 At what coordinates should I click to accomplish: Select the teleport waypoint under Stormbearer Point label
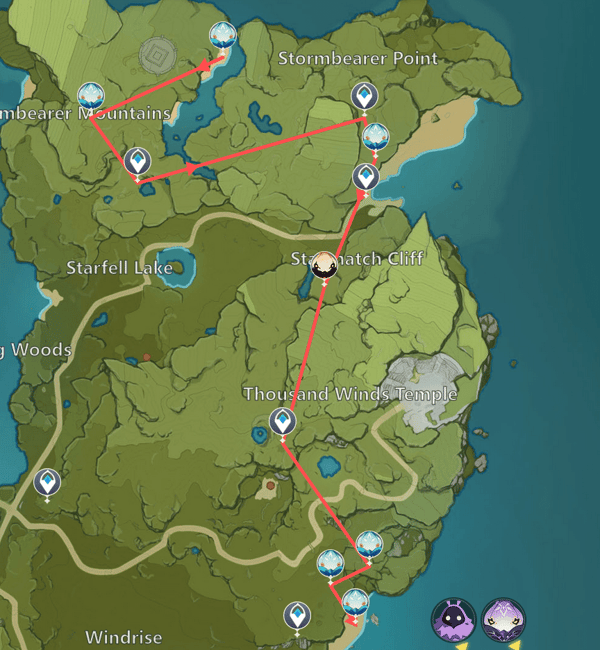click(364, 96)
